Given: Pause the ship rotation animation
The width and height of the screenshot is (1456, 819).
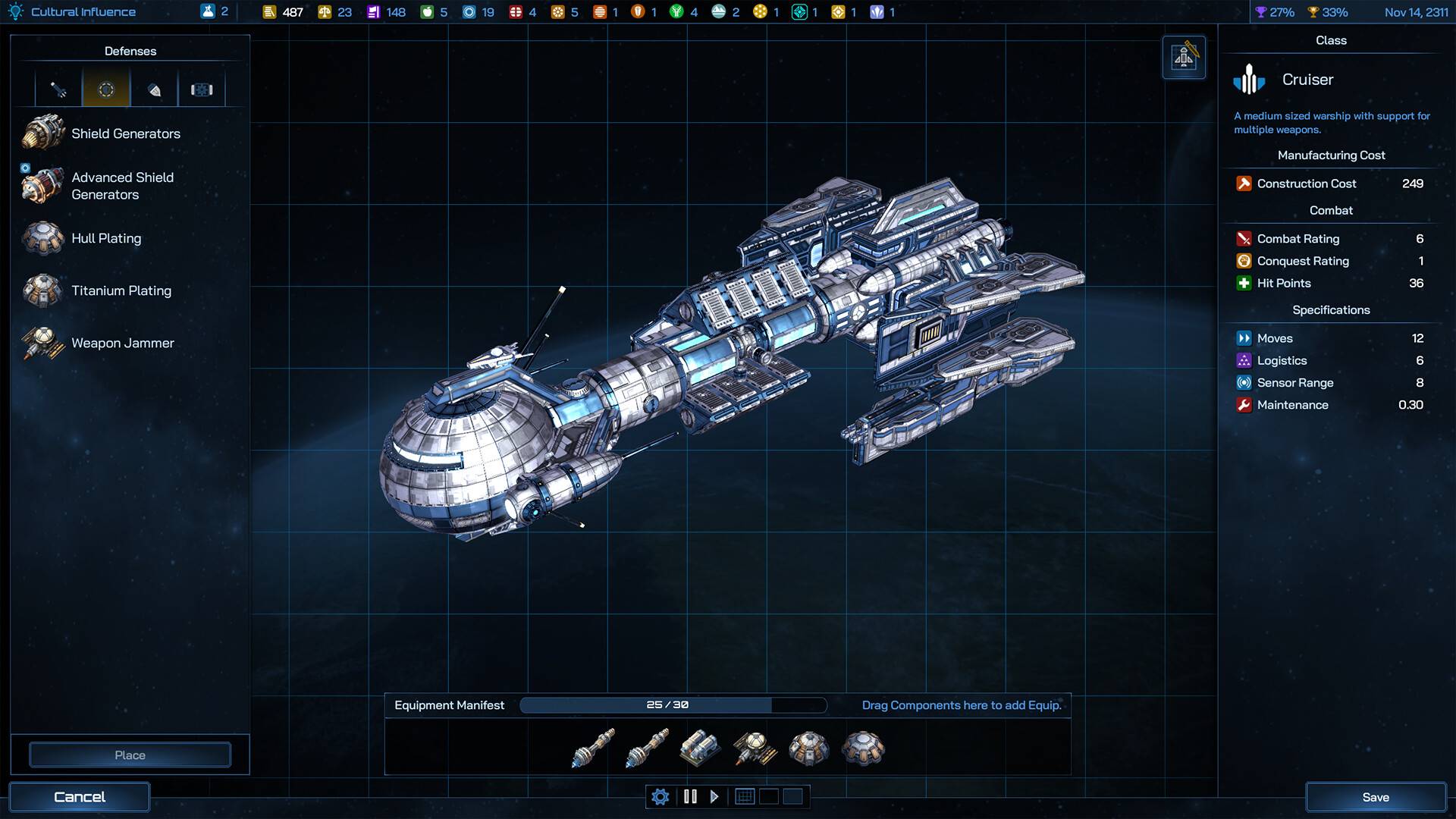Looking at the screenshot, I should 690,796.
